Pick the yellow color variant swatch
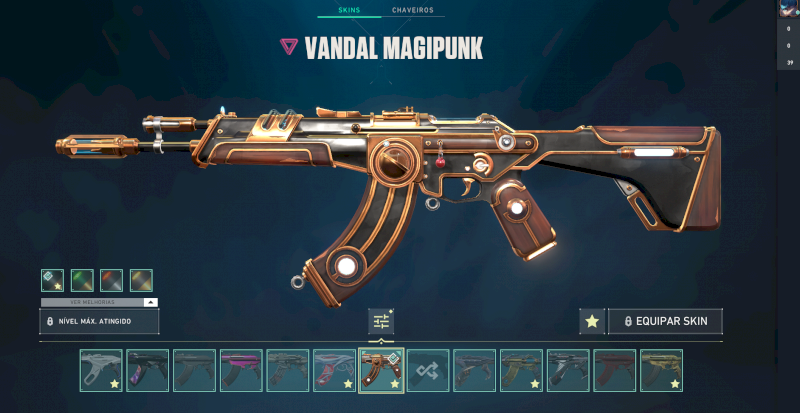This screenshot has width=800, height=413. click(141, 280)
